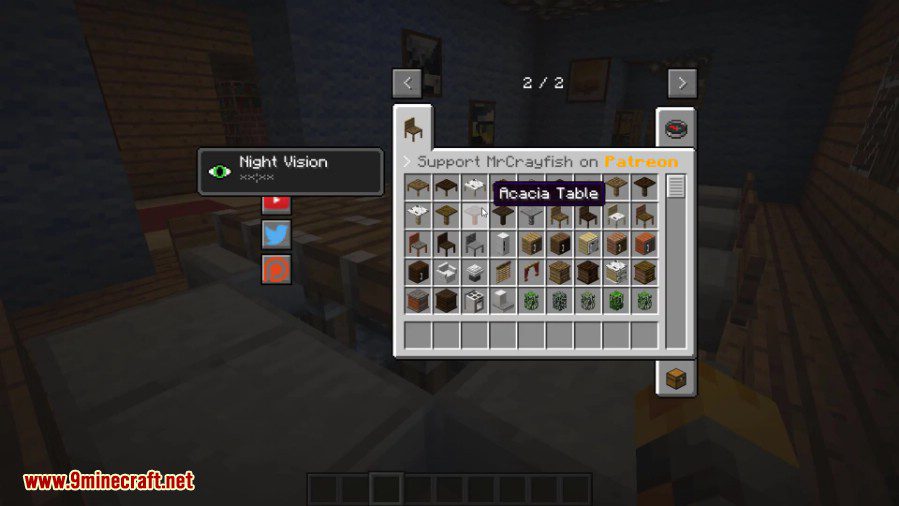The image size is (899, 506).
Task: Select the furniture tab with chair icon
Action: tap(412, 129)
